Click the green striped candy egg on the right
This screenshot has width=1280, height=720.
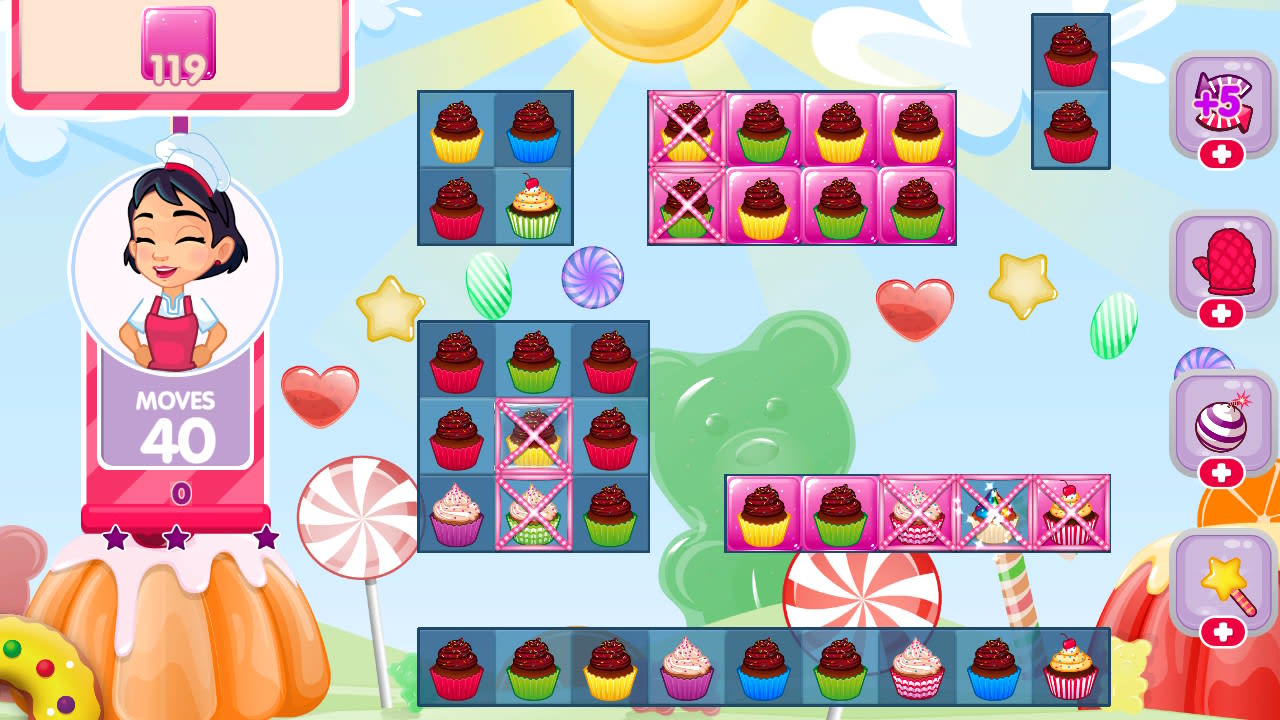[1113, 322]
